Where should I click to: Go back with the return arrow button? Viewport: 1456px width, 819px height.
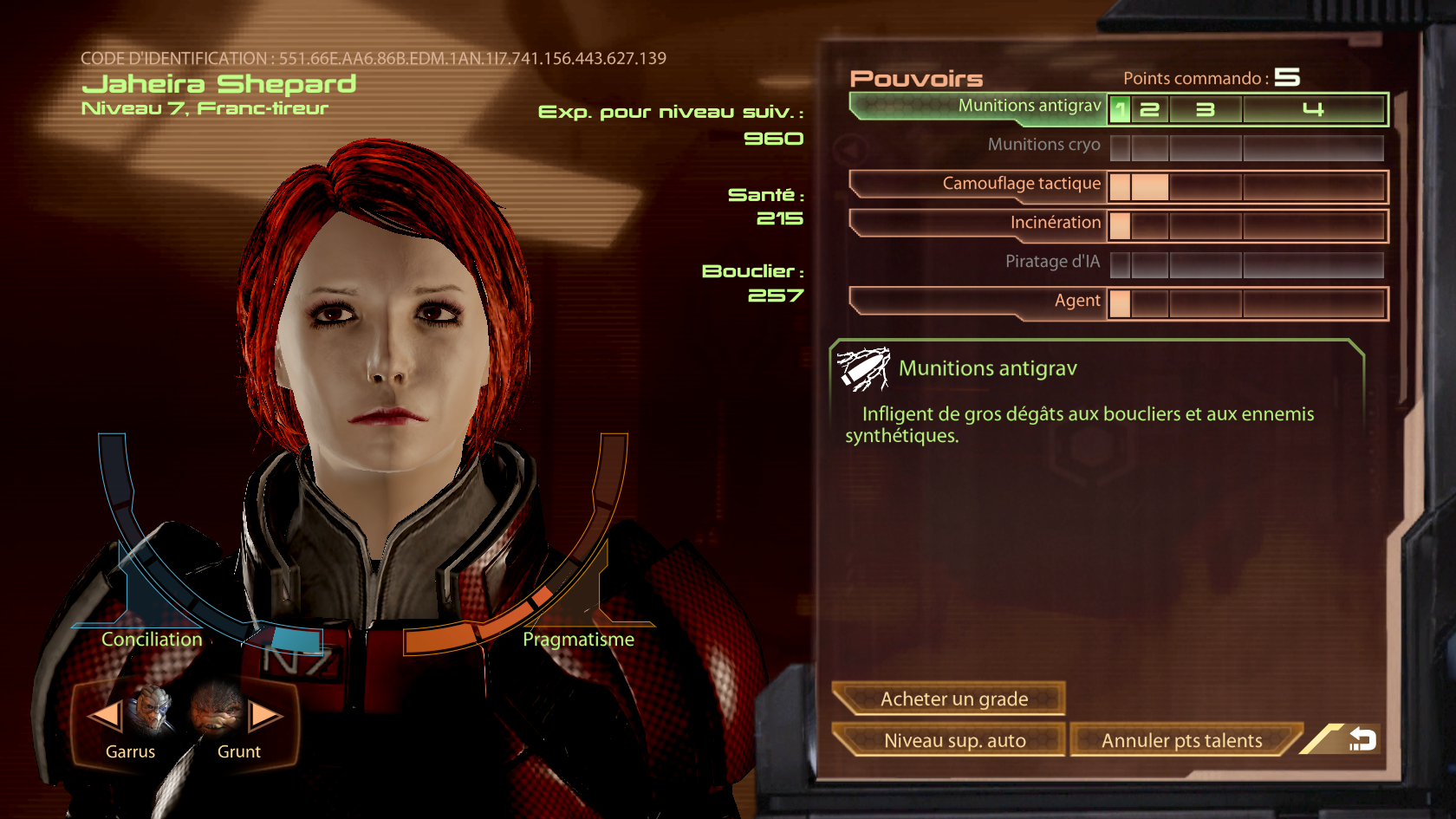(1362, 739)
